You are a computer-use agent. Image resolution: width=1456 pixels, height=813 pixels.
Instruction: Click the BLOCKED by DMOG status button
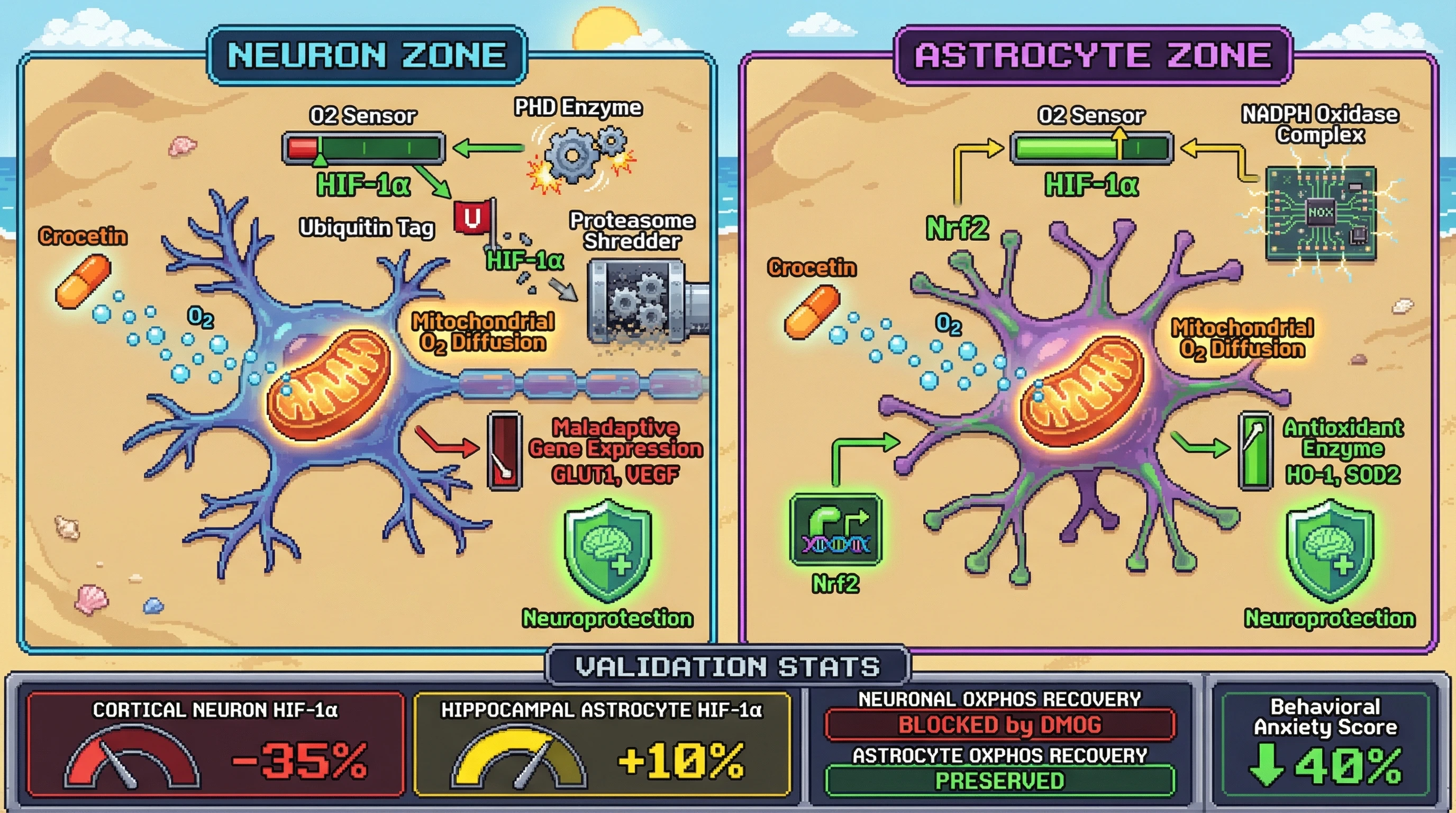(x=999, y=725)
